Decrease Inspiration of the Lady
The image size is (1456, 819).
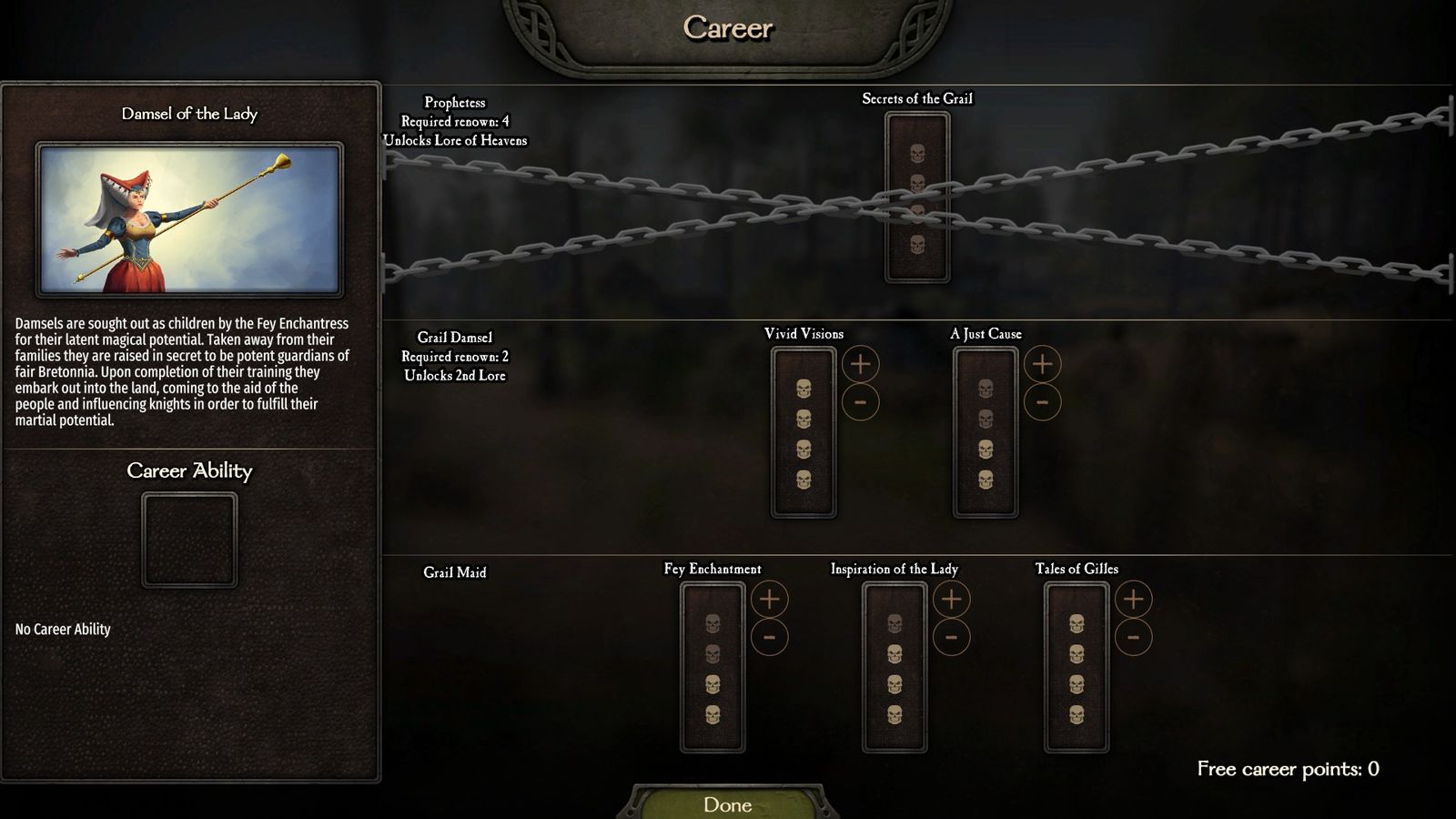coord(951,637)
